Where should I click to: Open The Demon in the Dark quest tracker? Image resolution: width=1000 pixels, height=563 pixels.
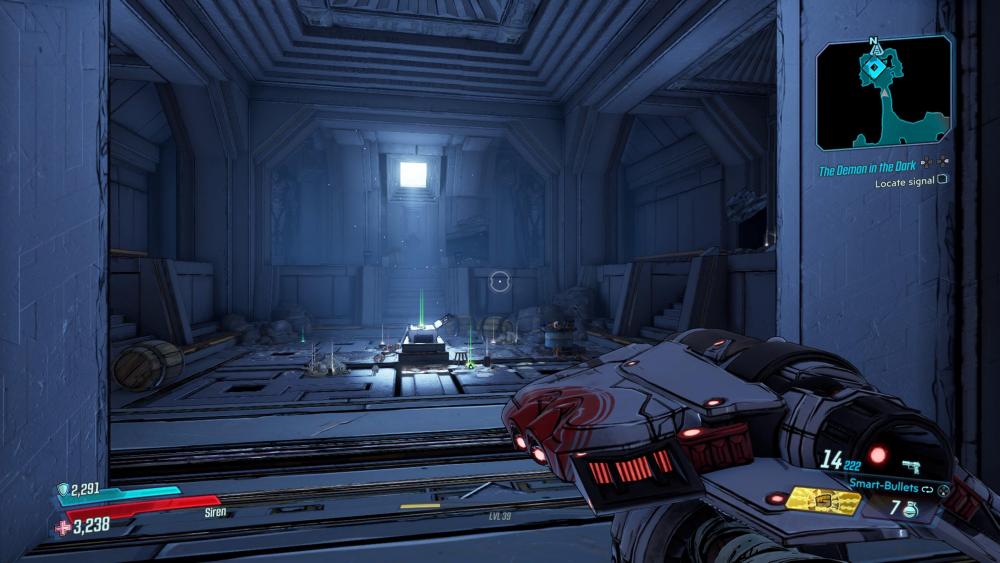[866, 170]
